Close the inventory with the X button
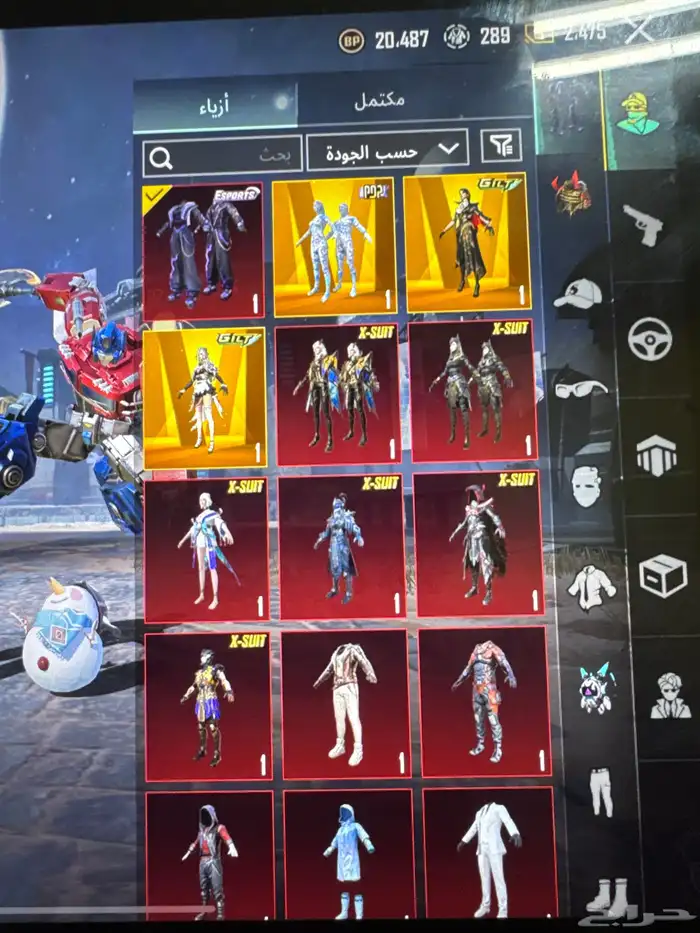700x933 pixels. click(x=638, y=29)
